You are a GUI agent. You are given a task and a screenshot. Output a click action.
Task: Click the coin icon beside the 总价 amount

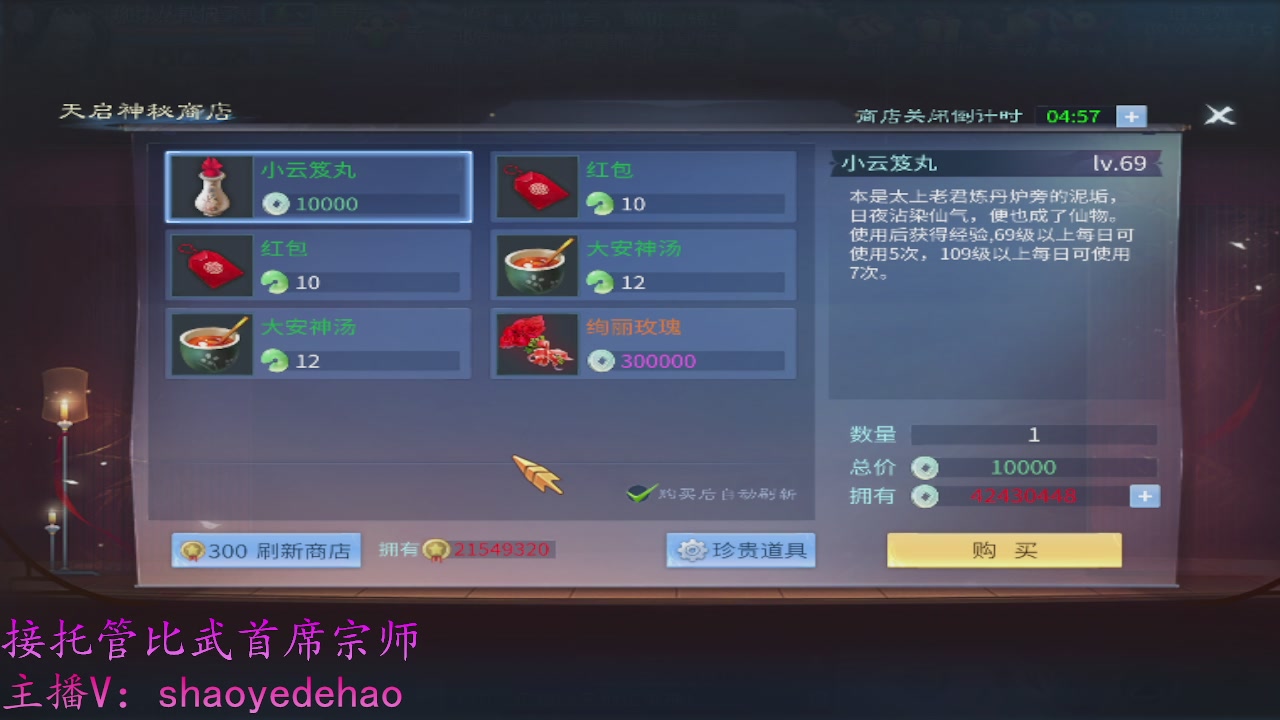tap(925, 466)
